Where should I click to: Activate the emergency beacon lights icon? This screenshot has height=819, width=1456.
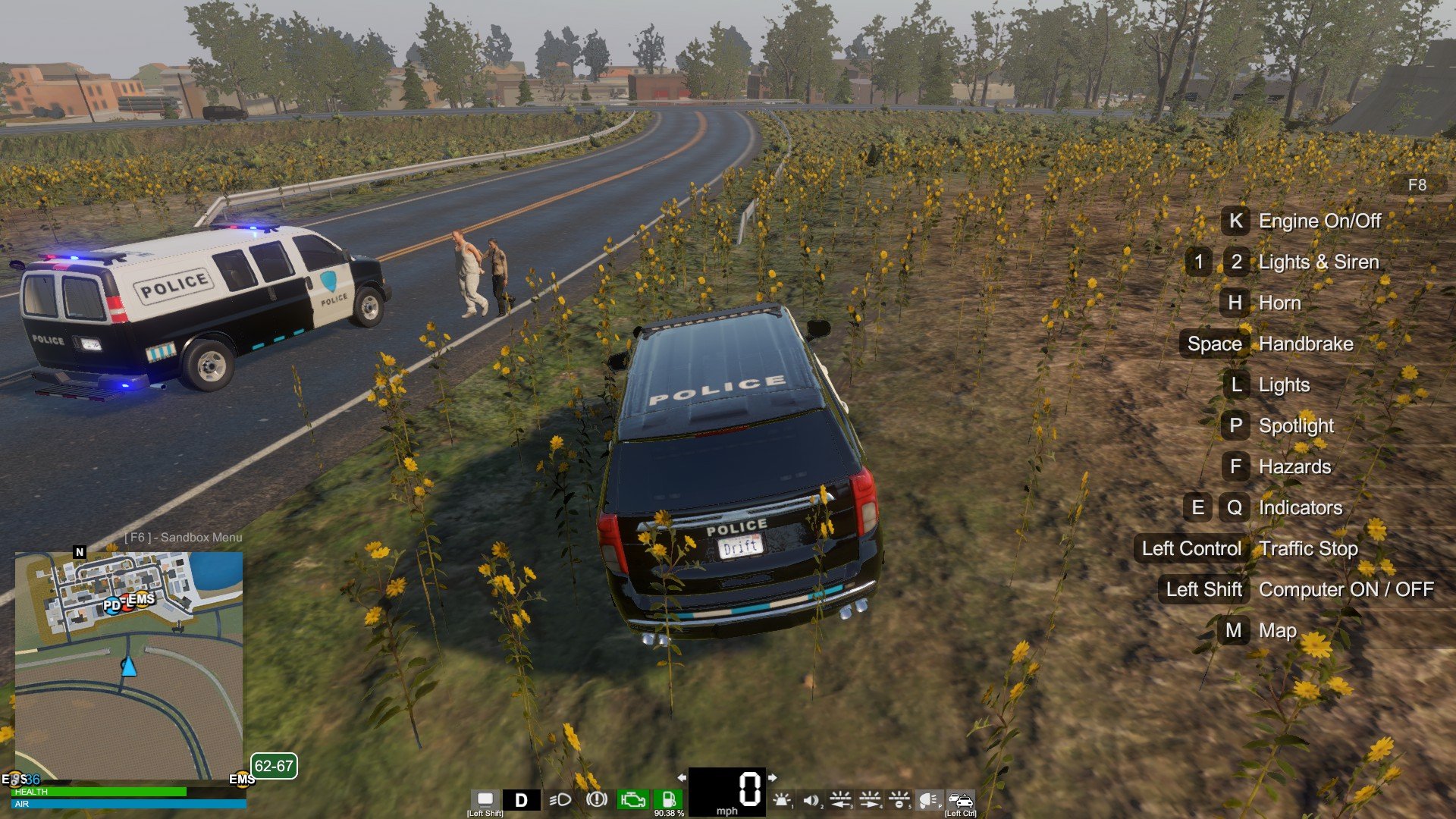(782, 800)
